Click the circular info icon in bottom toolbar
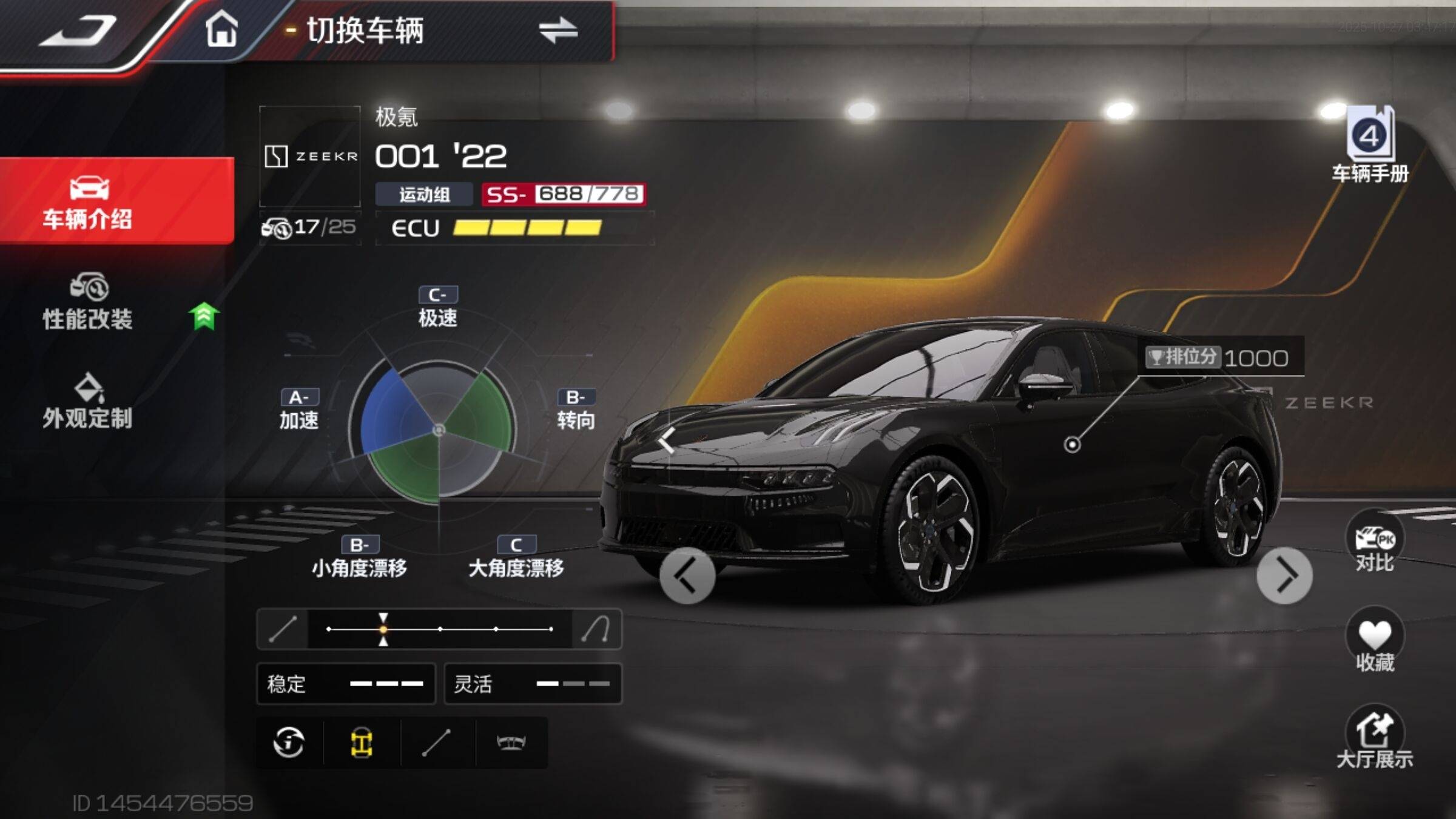Image resolution: width=1456 pixels, height=819 pixels. [289, 743]
